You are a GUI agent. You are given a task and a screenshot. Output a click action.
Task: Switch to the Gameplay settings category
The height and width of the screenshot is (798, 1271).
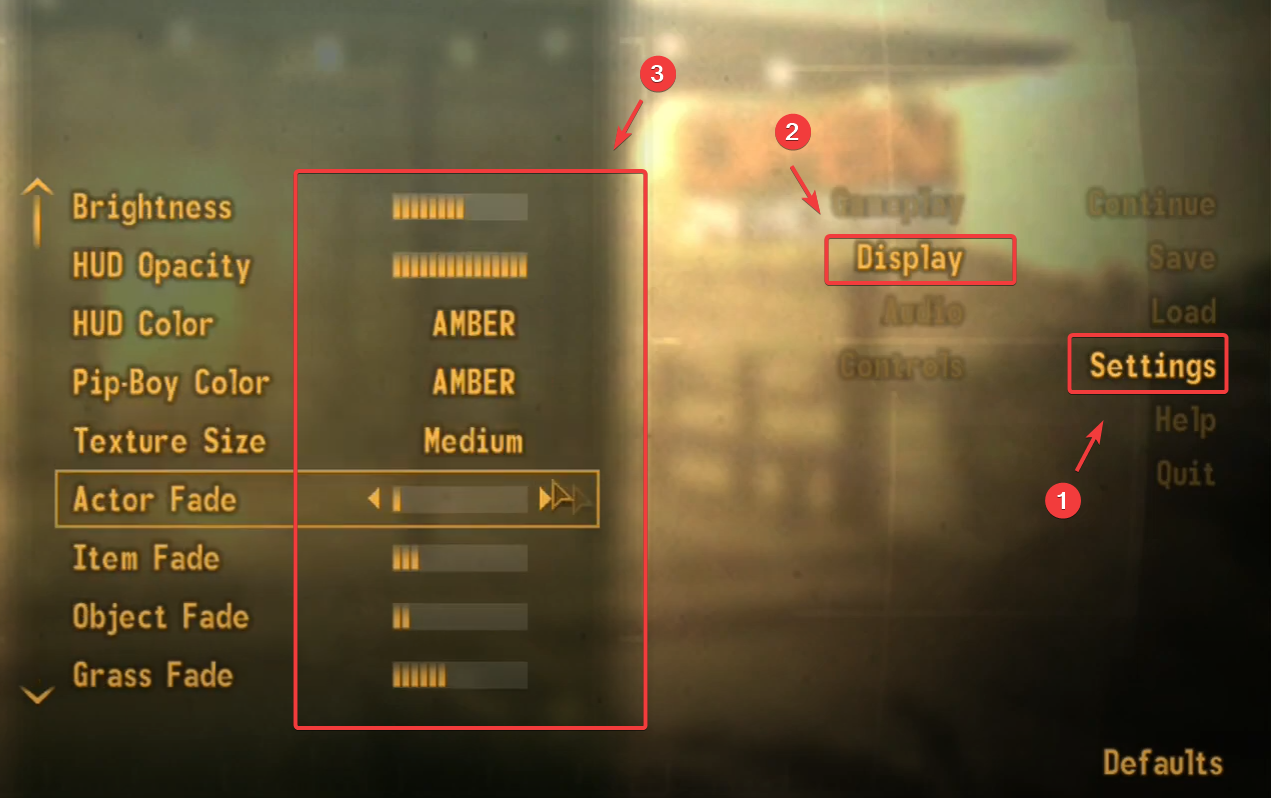pos(897,205)
